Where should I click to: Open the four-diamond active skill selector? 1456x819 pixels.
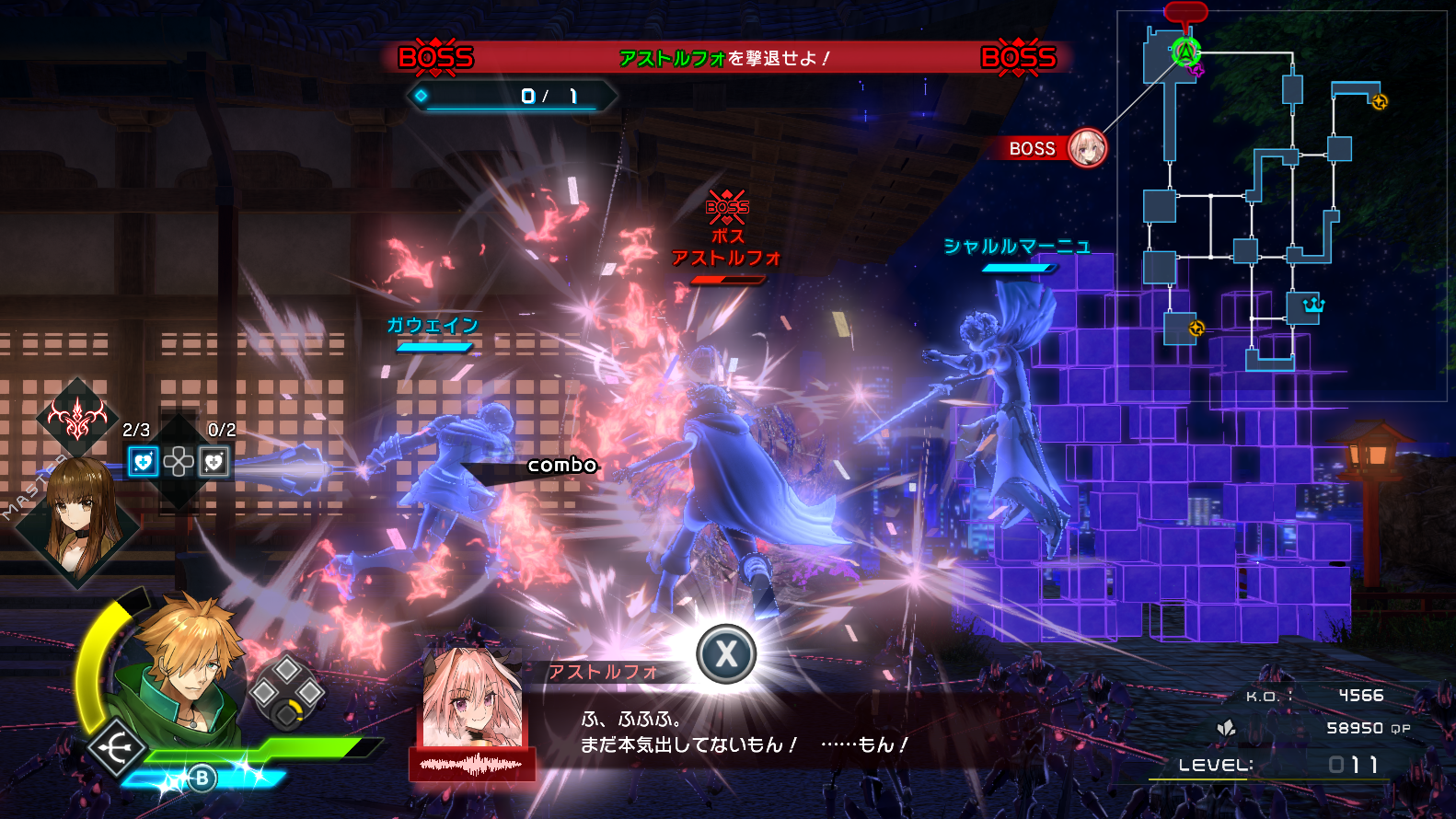[286, 693]
